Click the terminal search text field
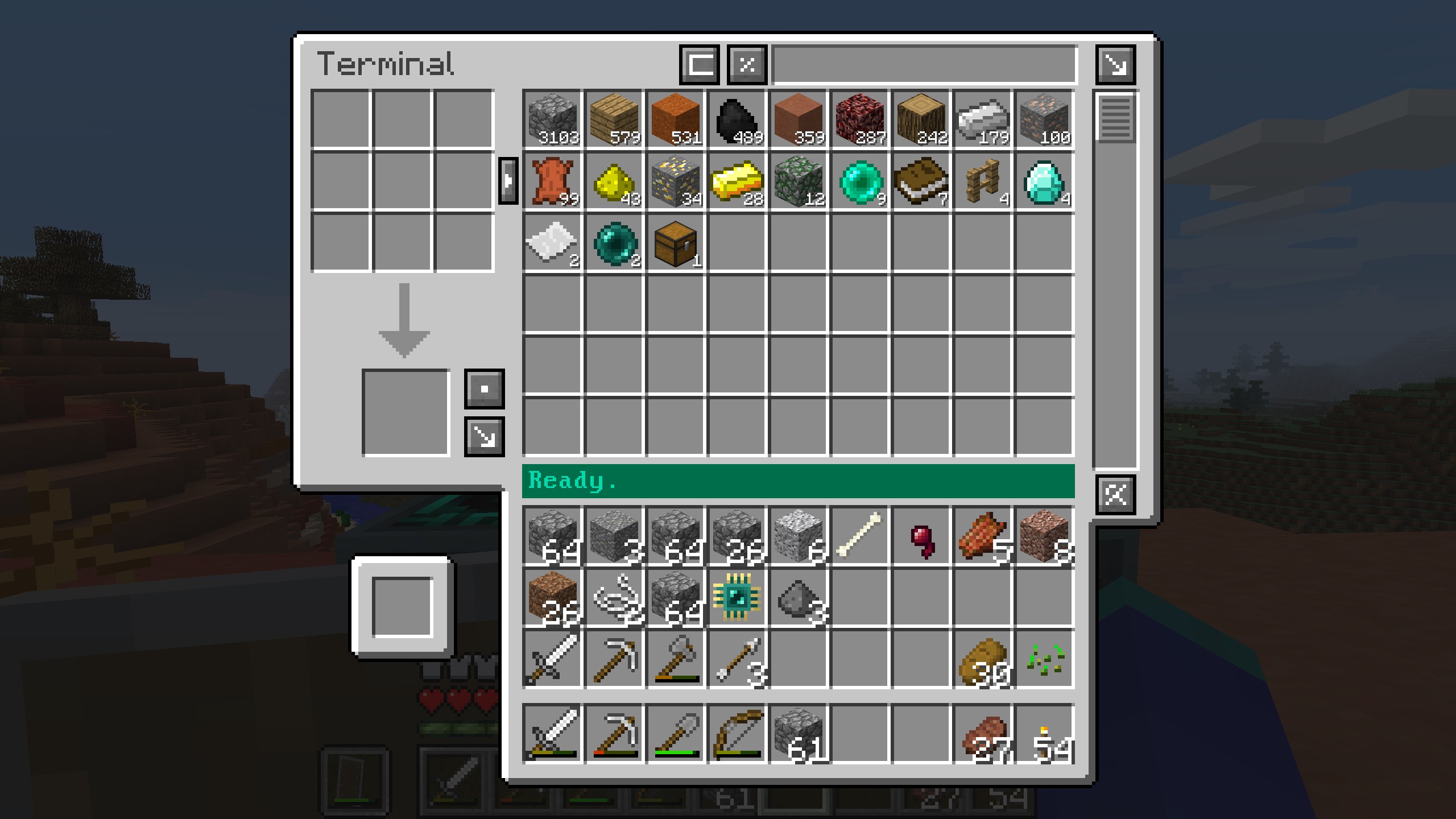This screenshot has width=1456, height=819. point(924,64)
